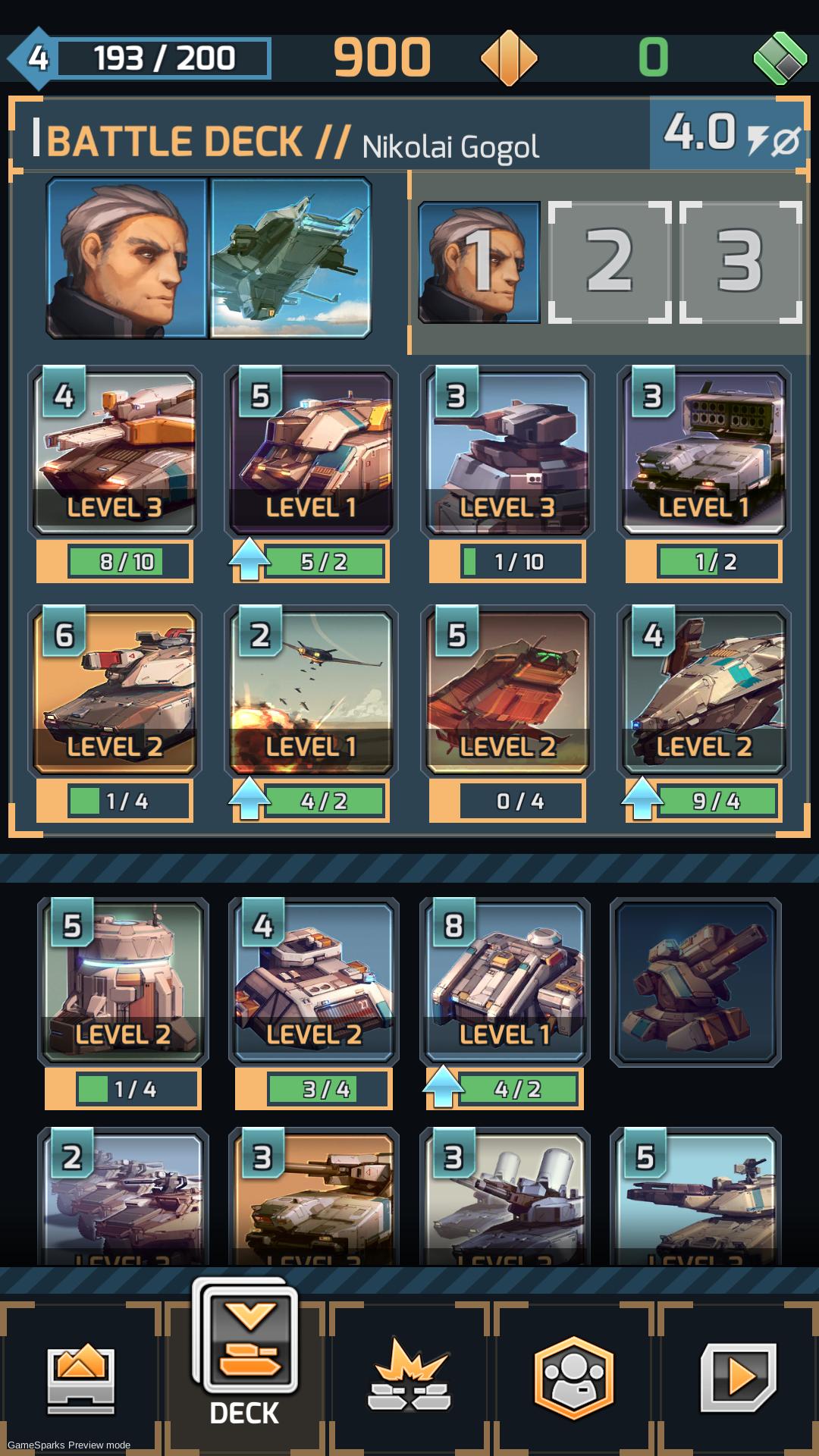
Task: Tap the orange gold currency icon
Action: click(509, 58)
